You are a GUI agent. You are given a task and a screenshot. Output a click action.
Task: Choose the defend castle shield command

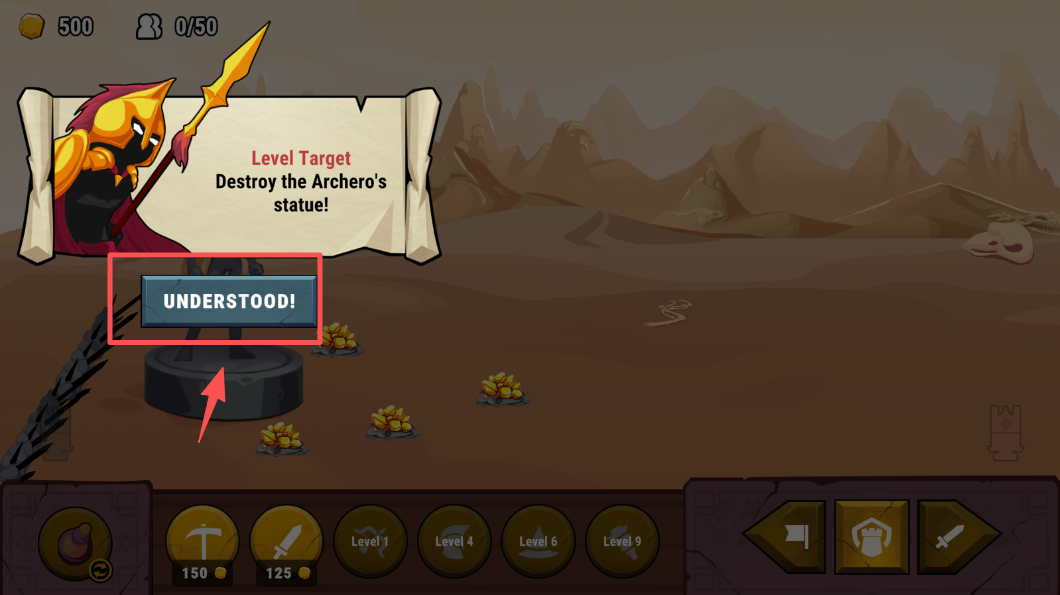(x=872, y=537)
